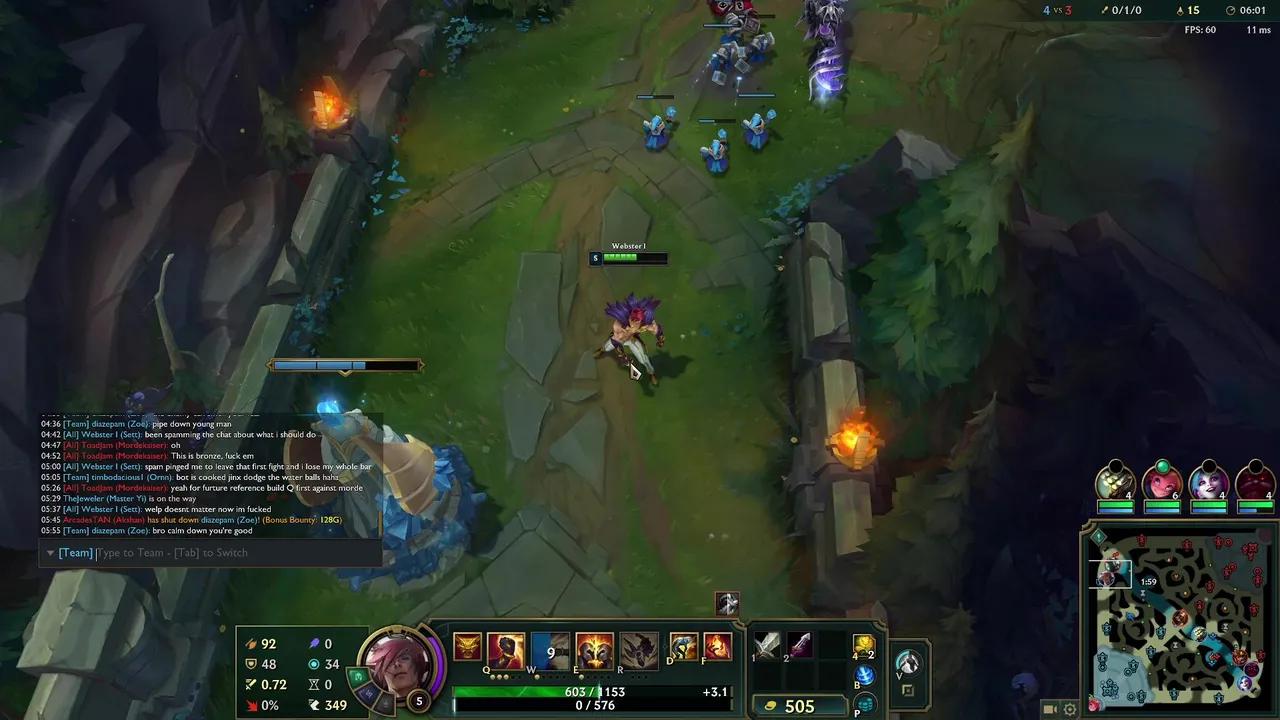
Task: Toggle camera lock with the square icon
Action: [908, 689]
